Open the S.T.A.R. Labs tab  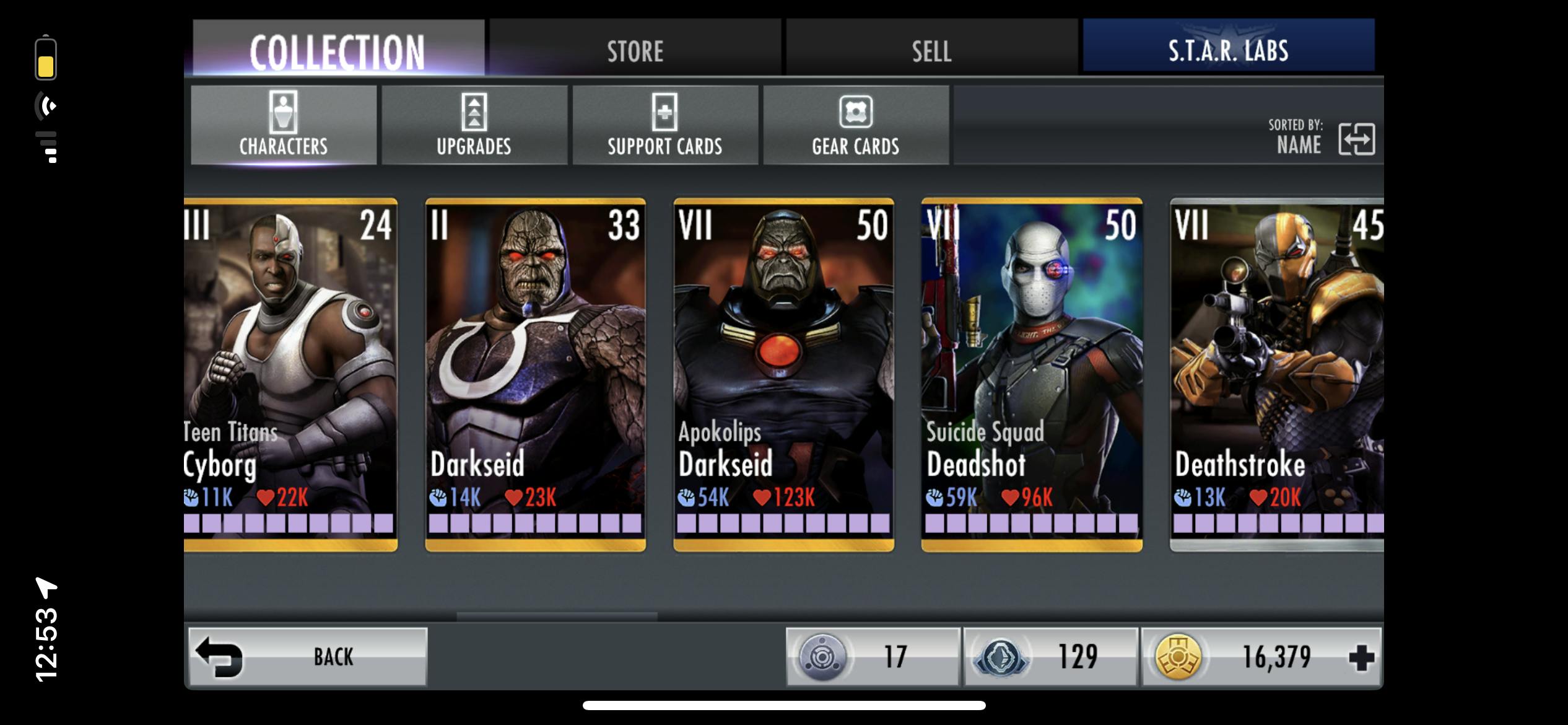[x=1228, y=50]
